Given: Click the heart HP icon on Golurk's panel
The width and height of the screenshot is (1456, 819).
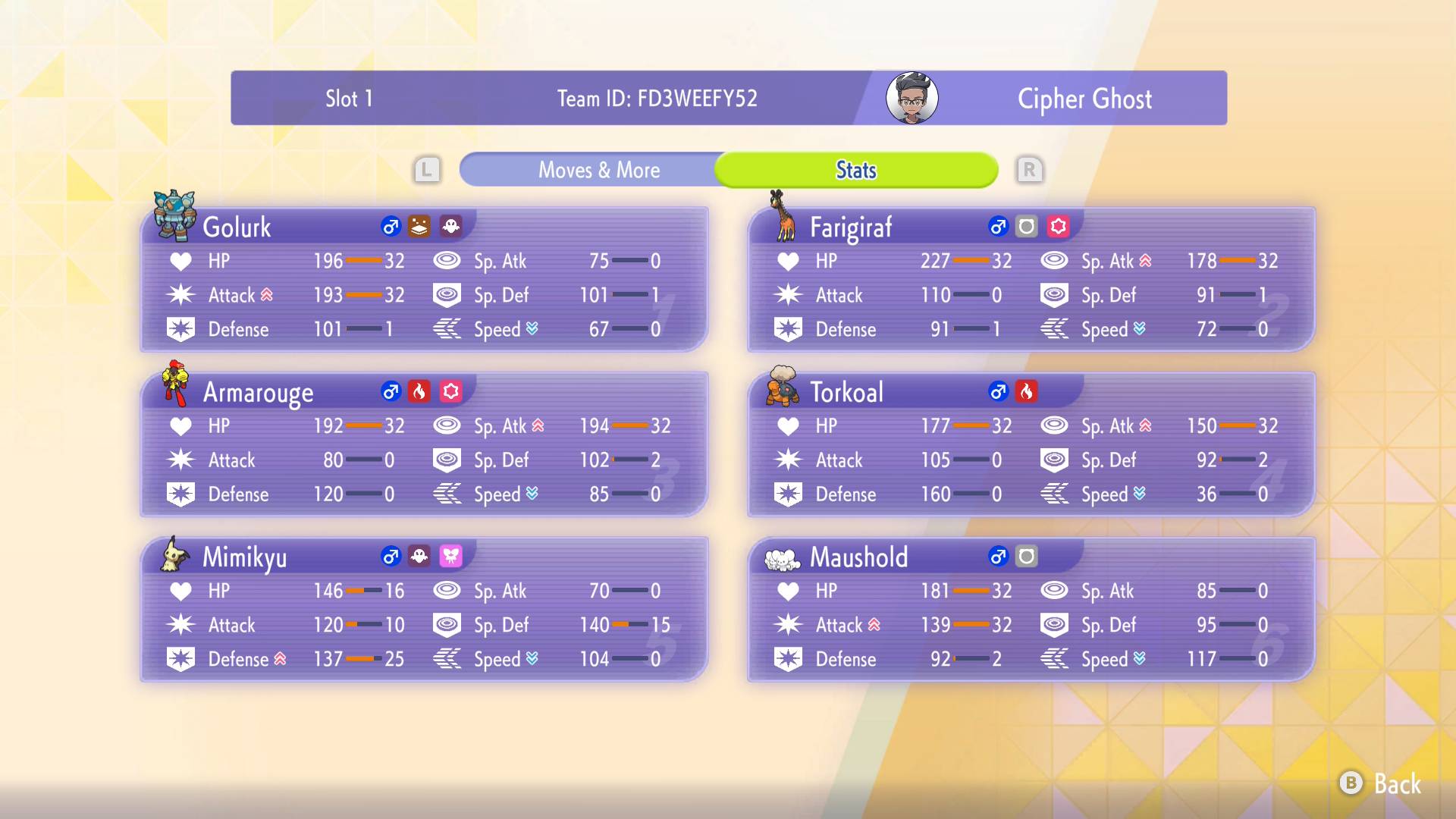Looking at the screenshot, I should (180, 261).
